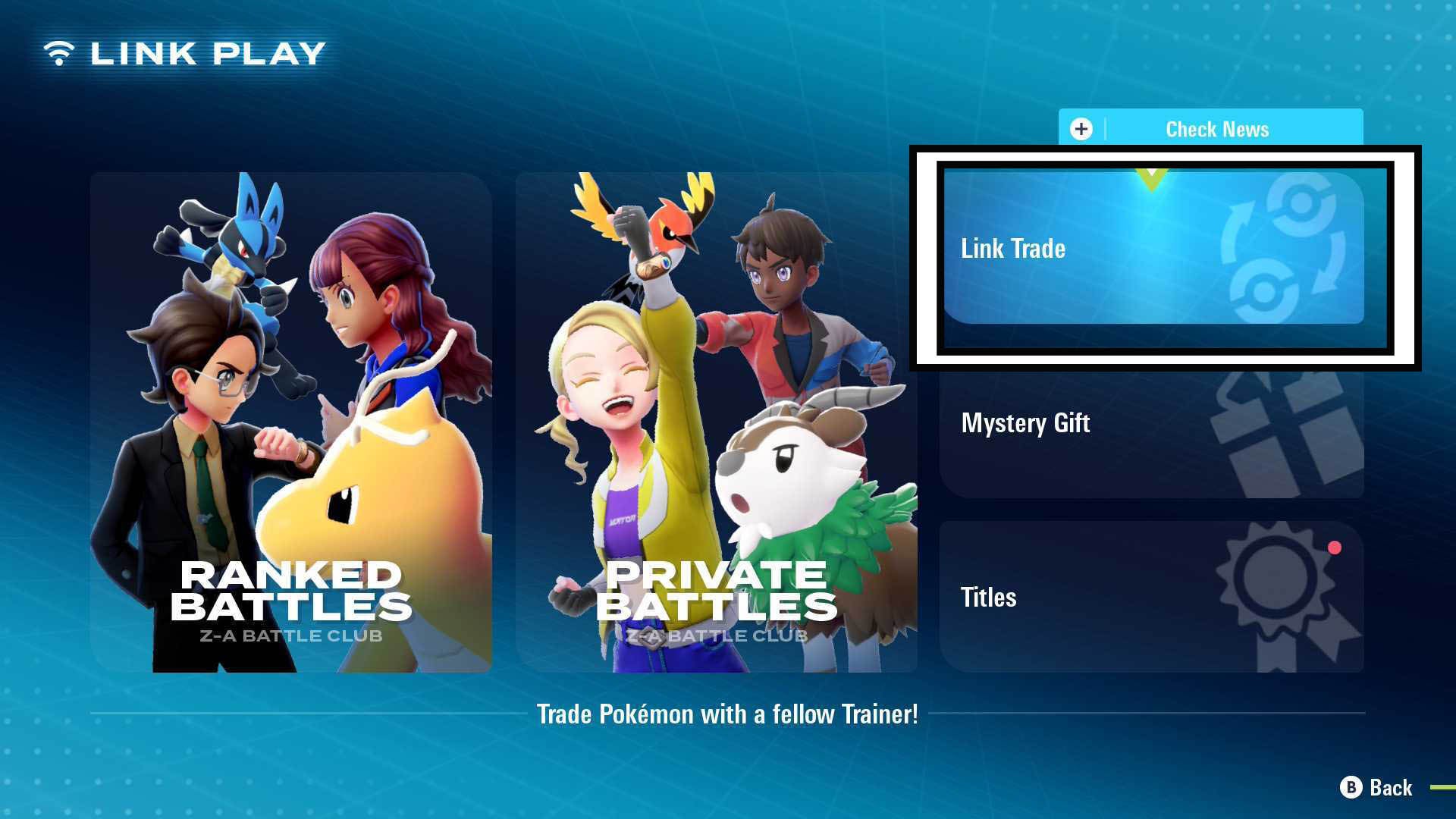Click the Wi-Fi icon beside LINK PLAY
This screenshot has height=819, width=1456.
(59, 52)
